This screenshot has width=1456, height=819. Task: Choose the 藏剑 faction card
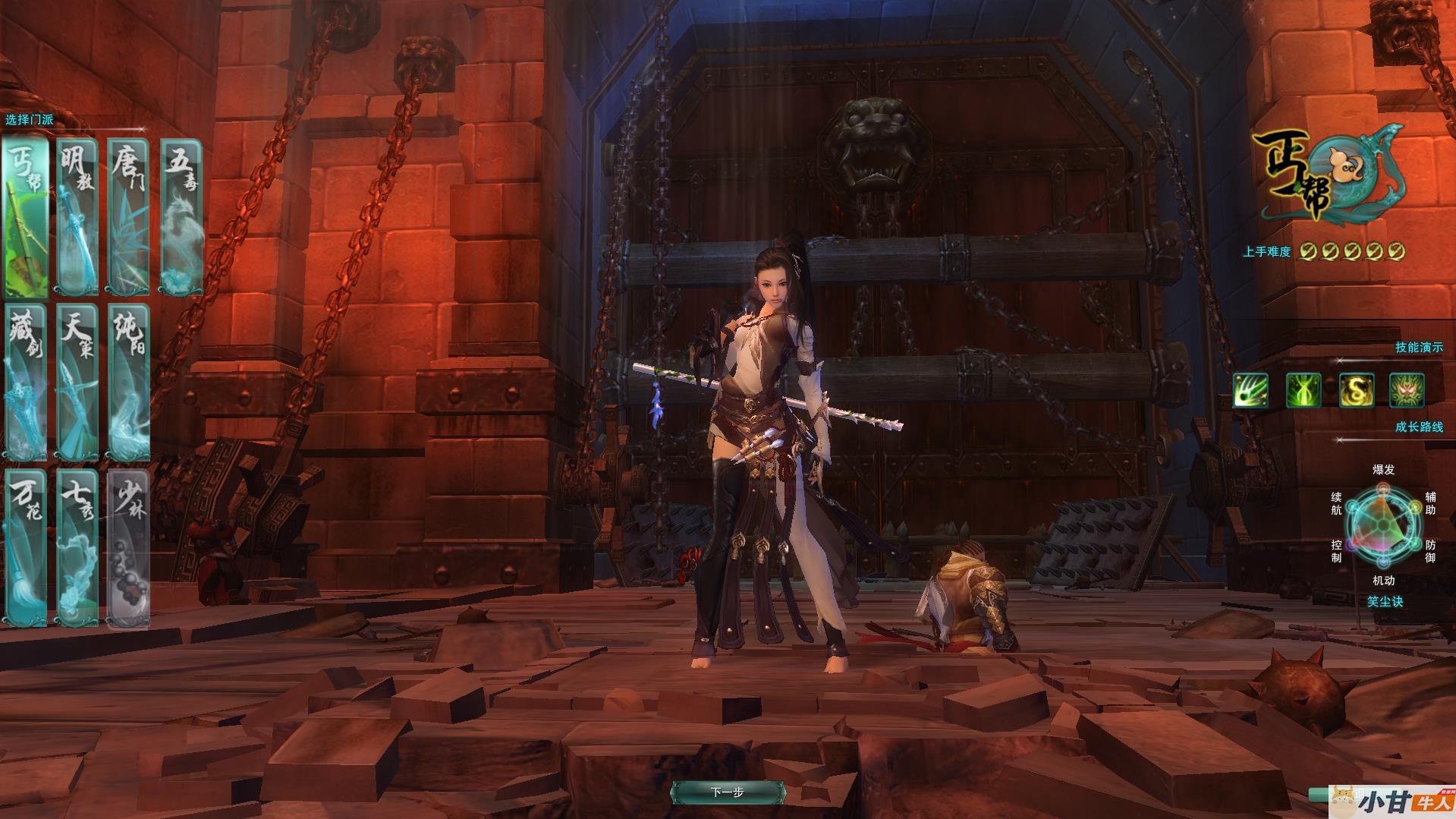point(26,383)
